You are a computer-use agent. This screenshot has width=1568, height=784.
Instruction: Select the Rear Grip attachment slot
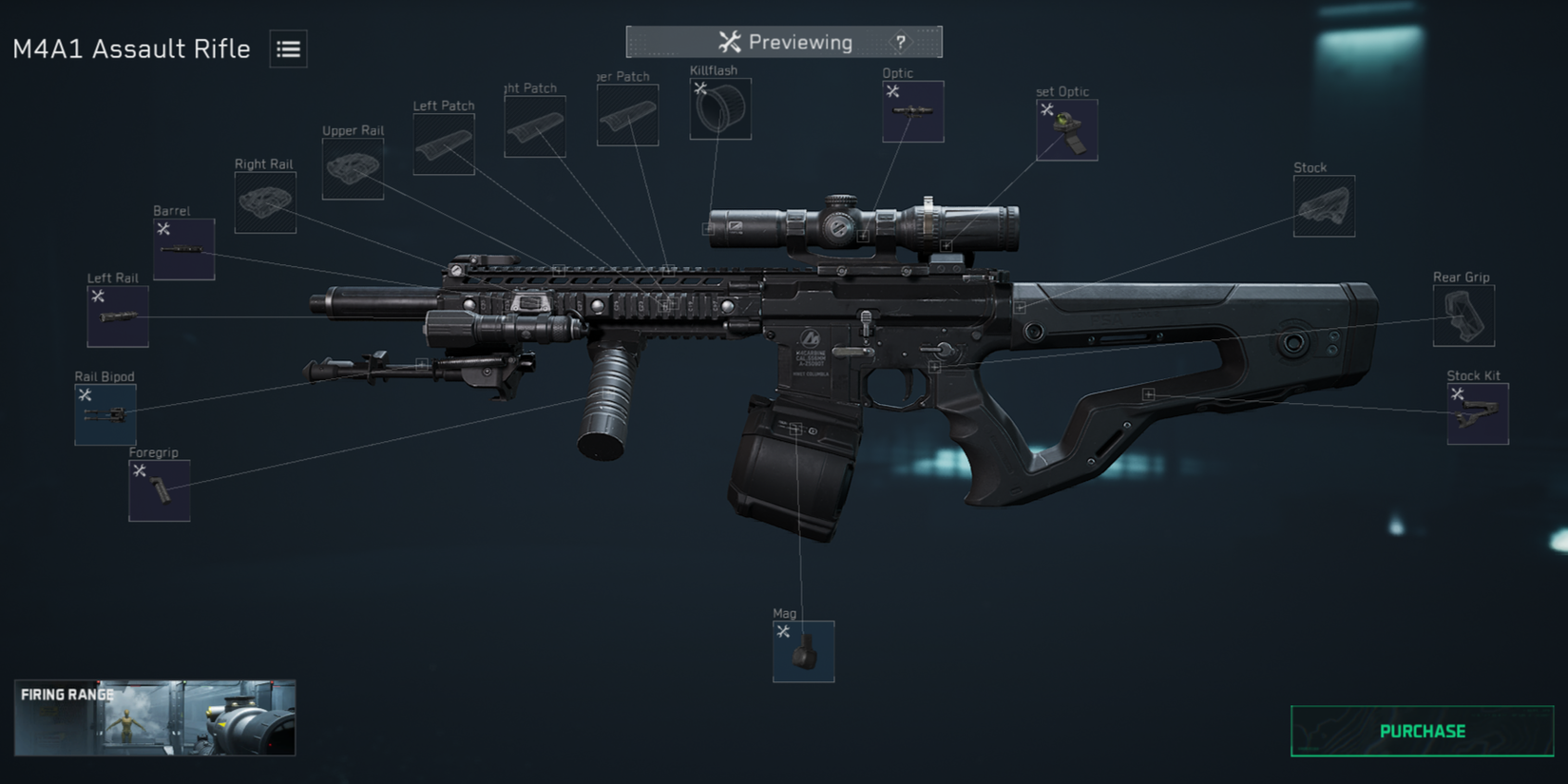[x=1463, y=315]
